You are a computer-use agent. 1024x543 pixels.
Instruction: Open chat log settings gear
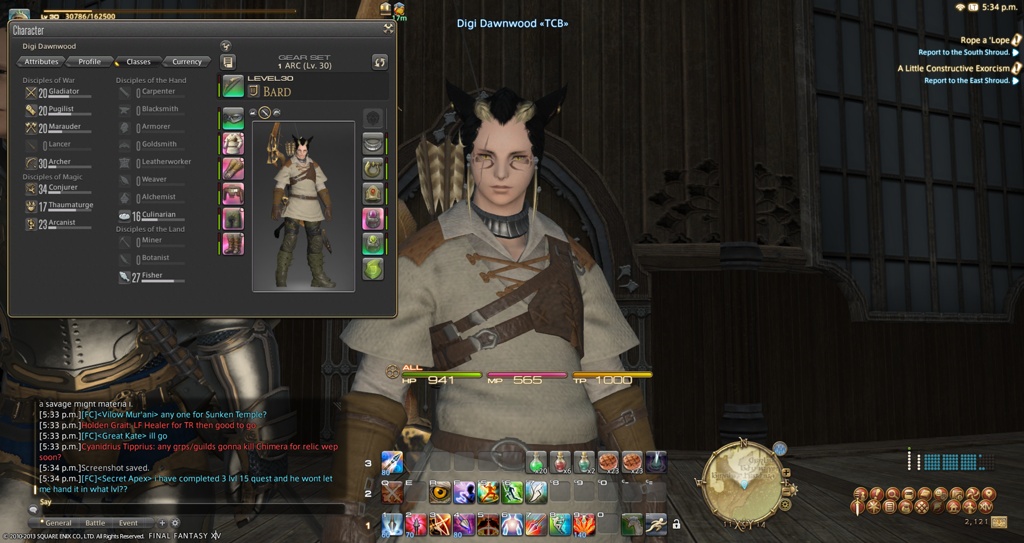(176, 523)
